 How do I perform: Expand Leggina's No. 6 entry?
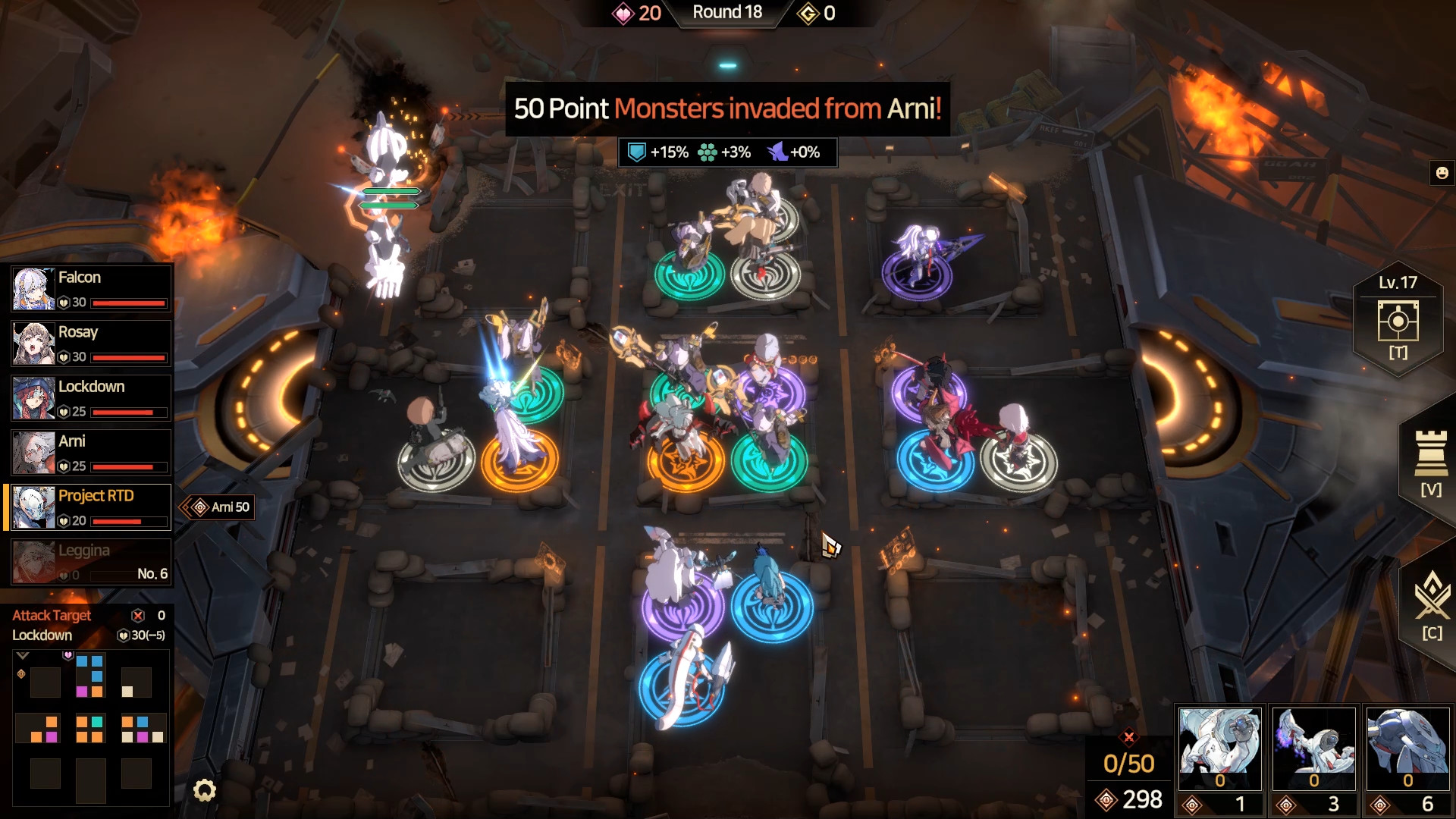tap(152, 574)
